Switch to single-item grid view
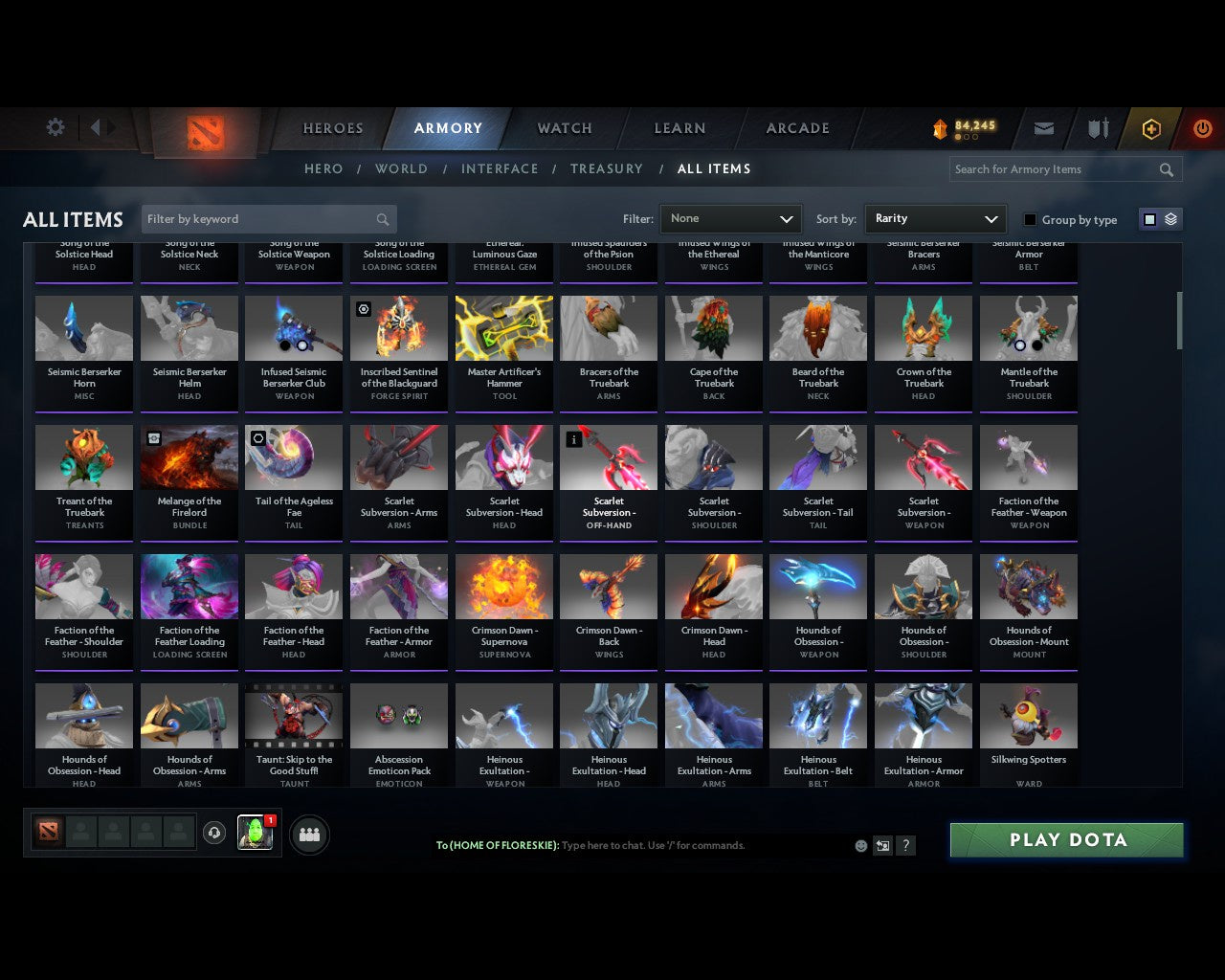This screenshot has width=1225, height=980. click(1149, 218)
